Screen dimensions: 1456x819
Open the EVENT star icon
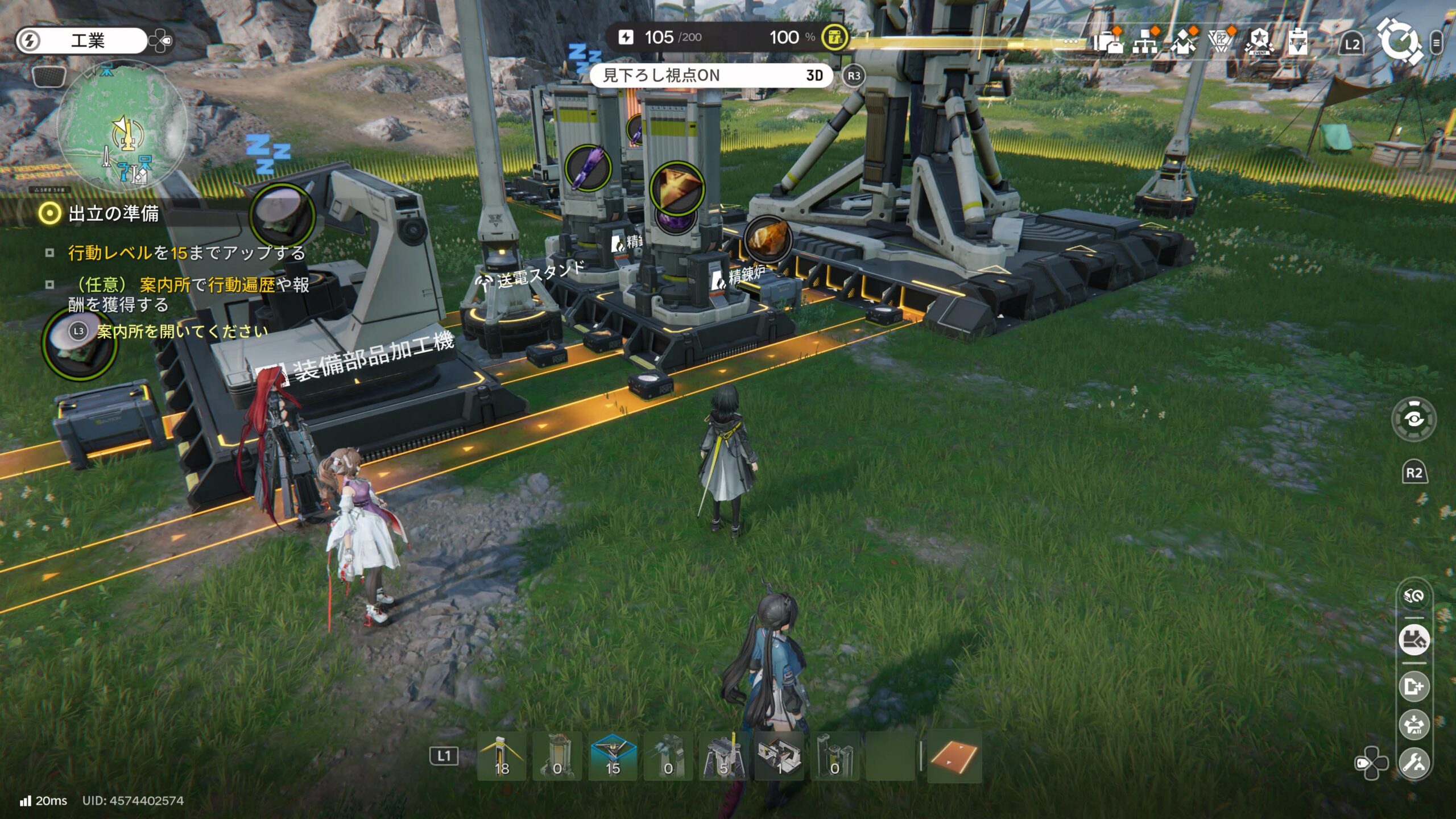pos(1259,42)
